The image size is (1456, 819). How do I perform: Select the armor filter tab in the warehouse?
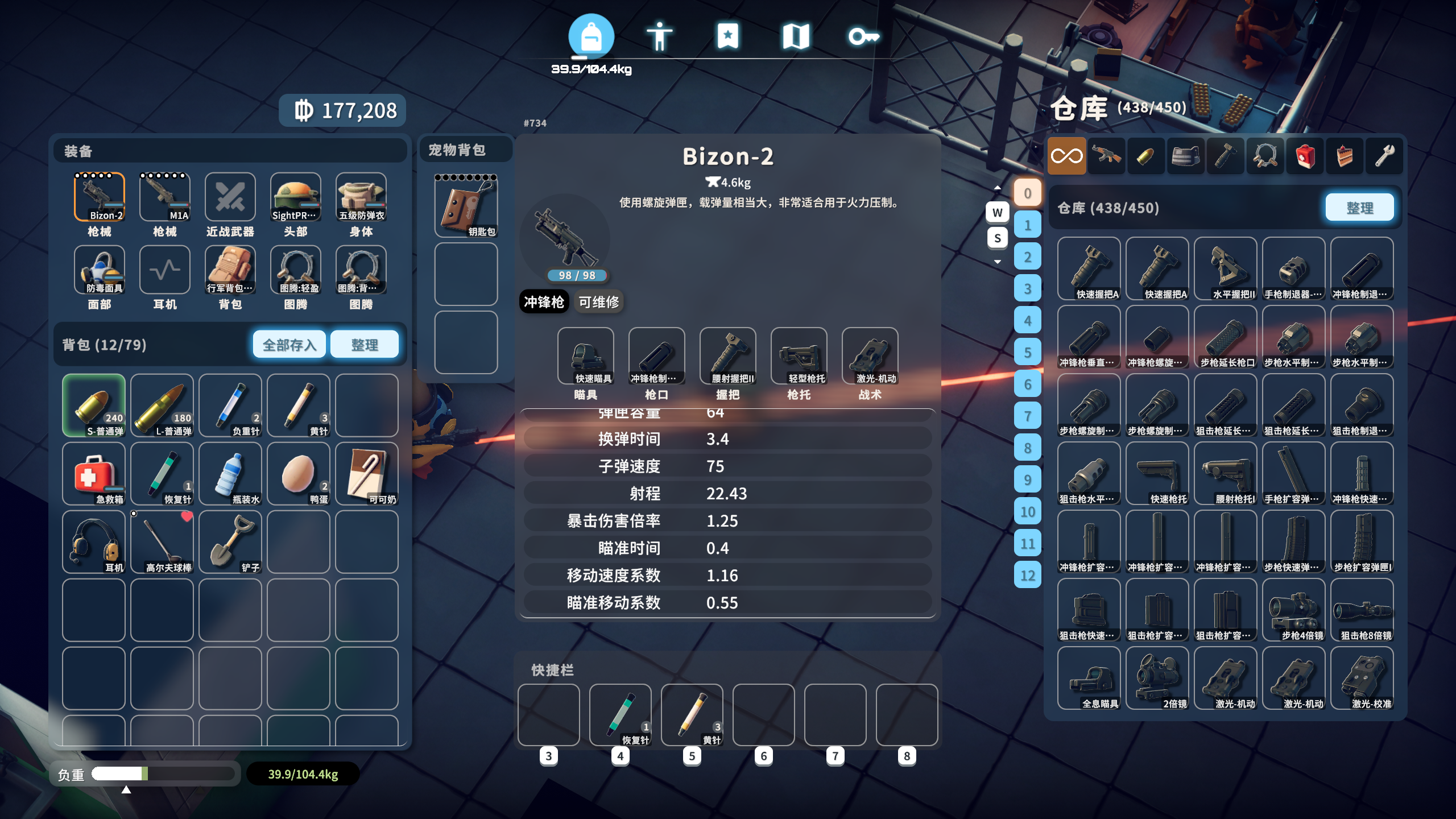click(1186, 155)
